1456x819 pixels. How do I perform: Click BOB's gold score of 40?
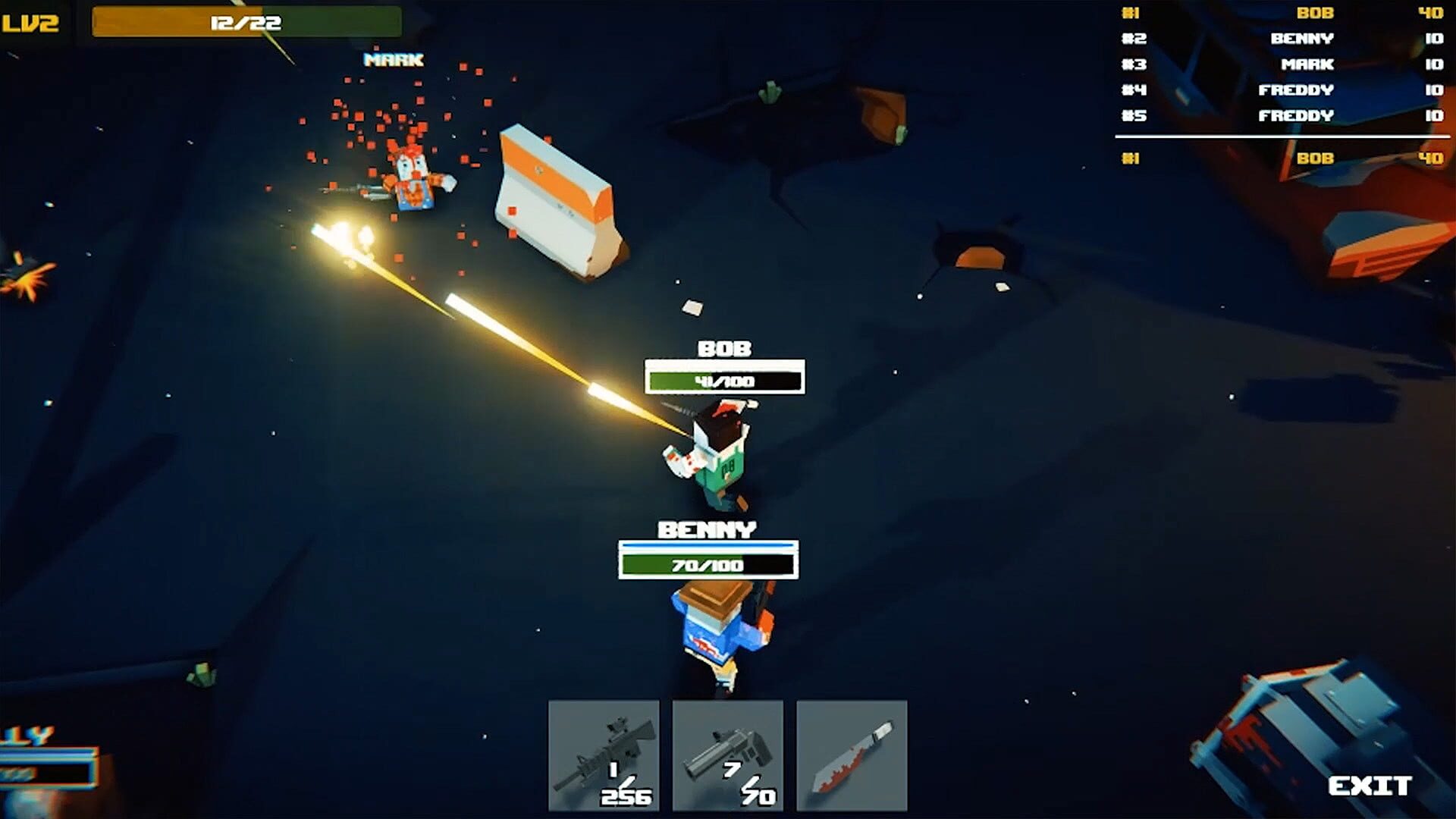pyautogui.click(x=1435, y=13)
